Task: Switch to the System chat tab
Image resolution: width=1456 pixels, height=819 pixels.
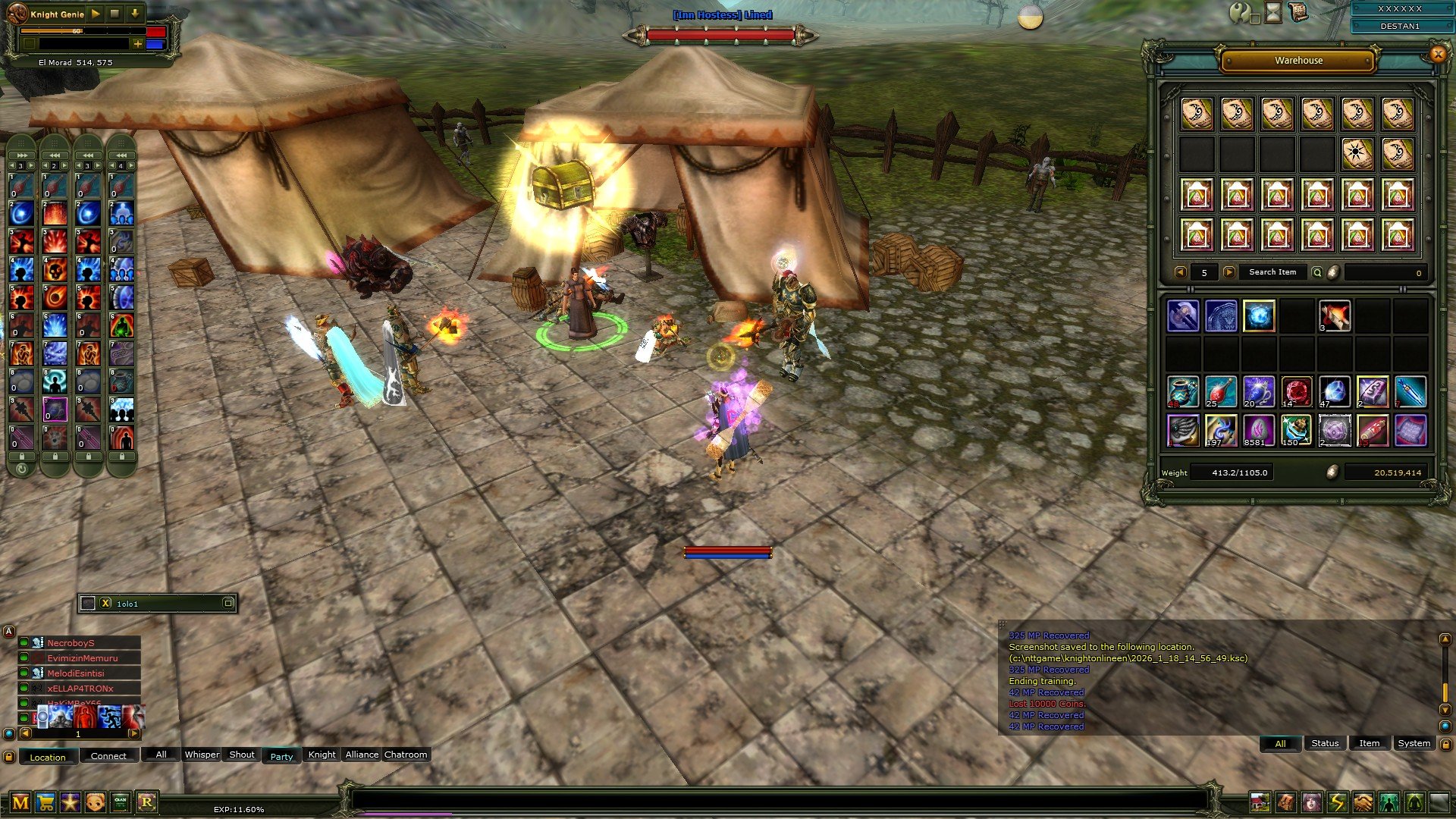Action: [x=1414, y=742]
